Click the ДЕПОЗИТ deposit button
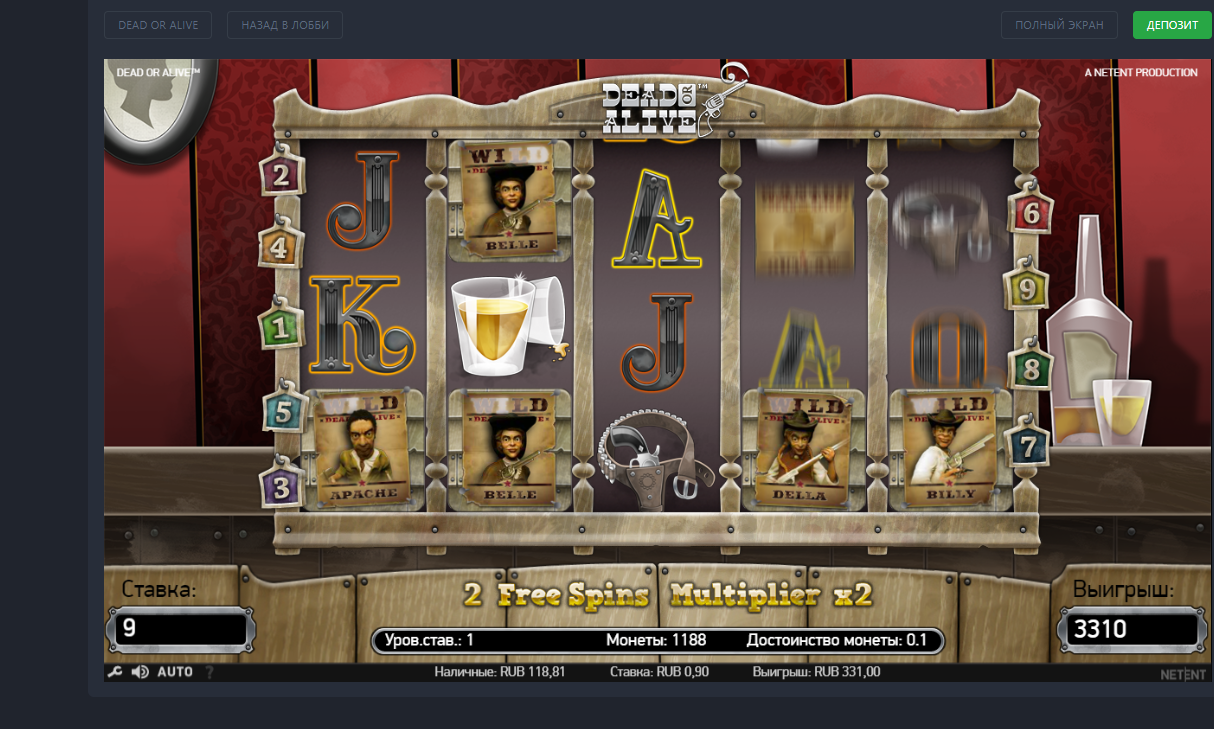 [x=1172, y=25]
